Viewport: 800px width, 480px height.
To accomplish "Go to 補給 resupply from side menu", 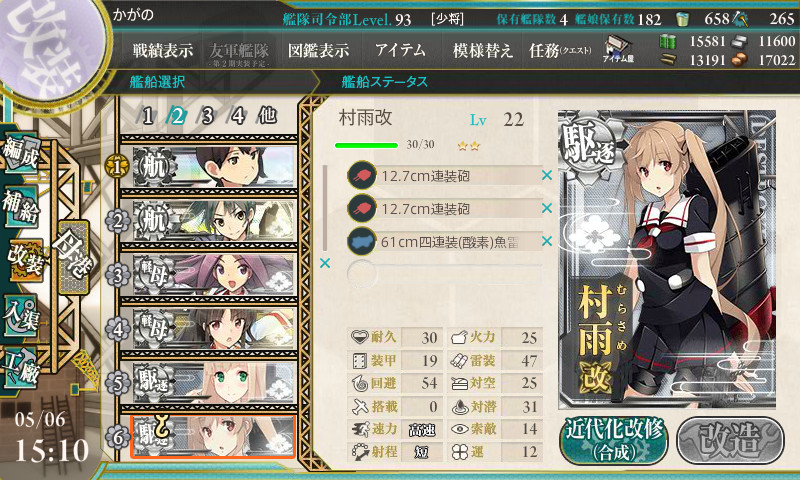I will [24, 204].
